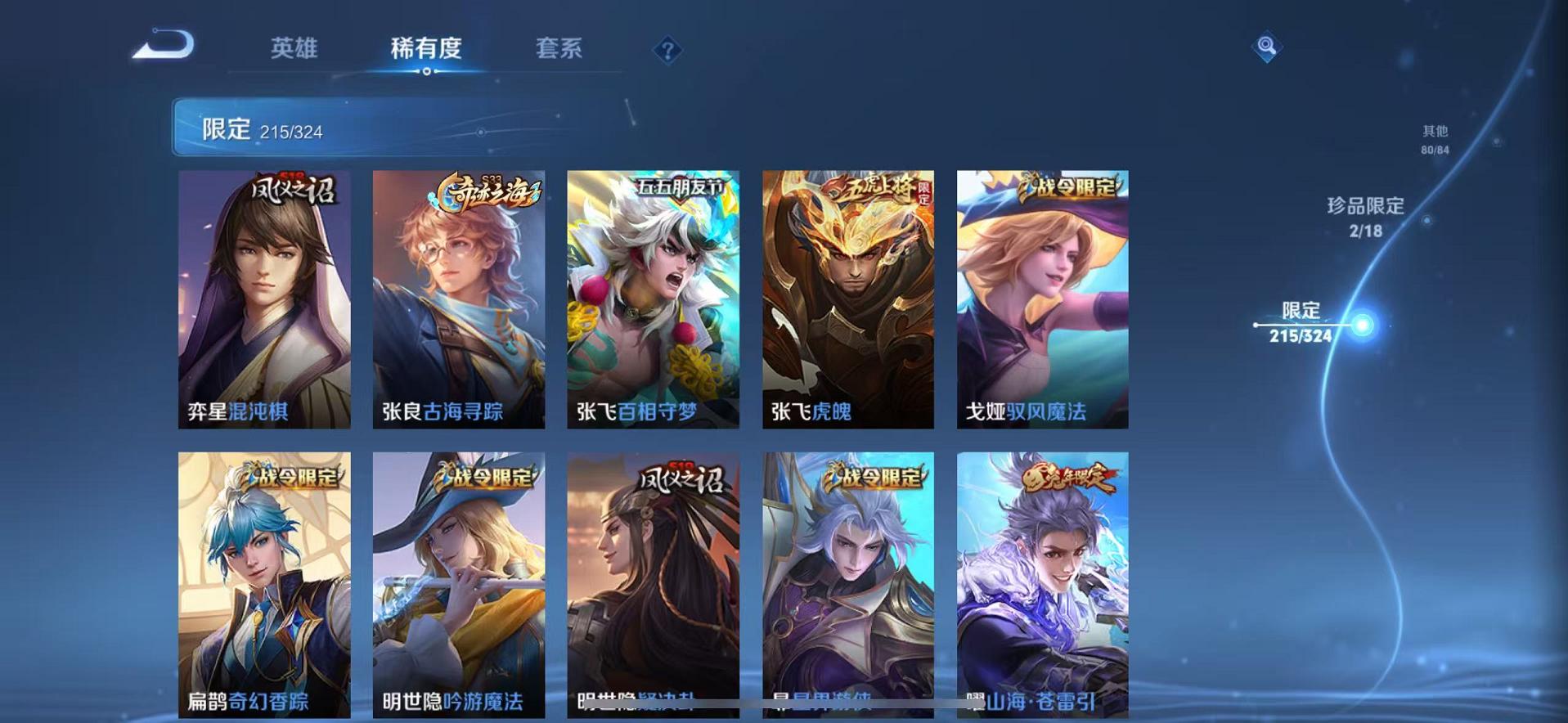1568x723 pixels.
Task: Select the 稀有度 tab
Action: click(x=425, y=49)
